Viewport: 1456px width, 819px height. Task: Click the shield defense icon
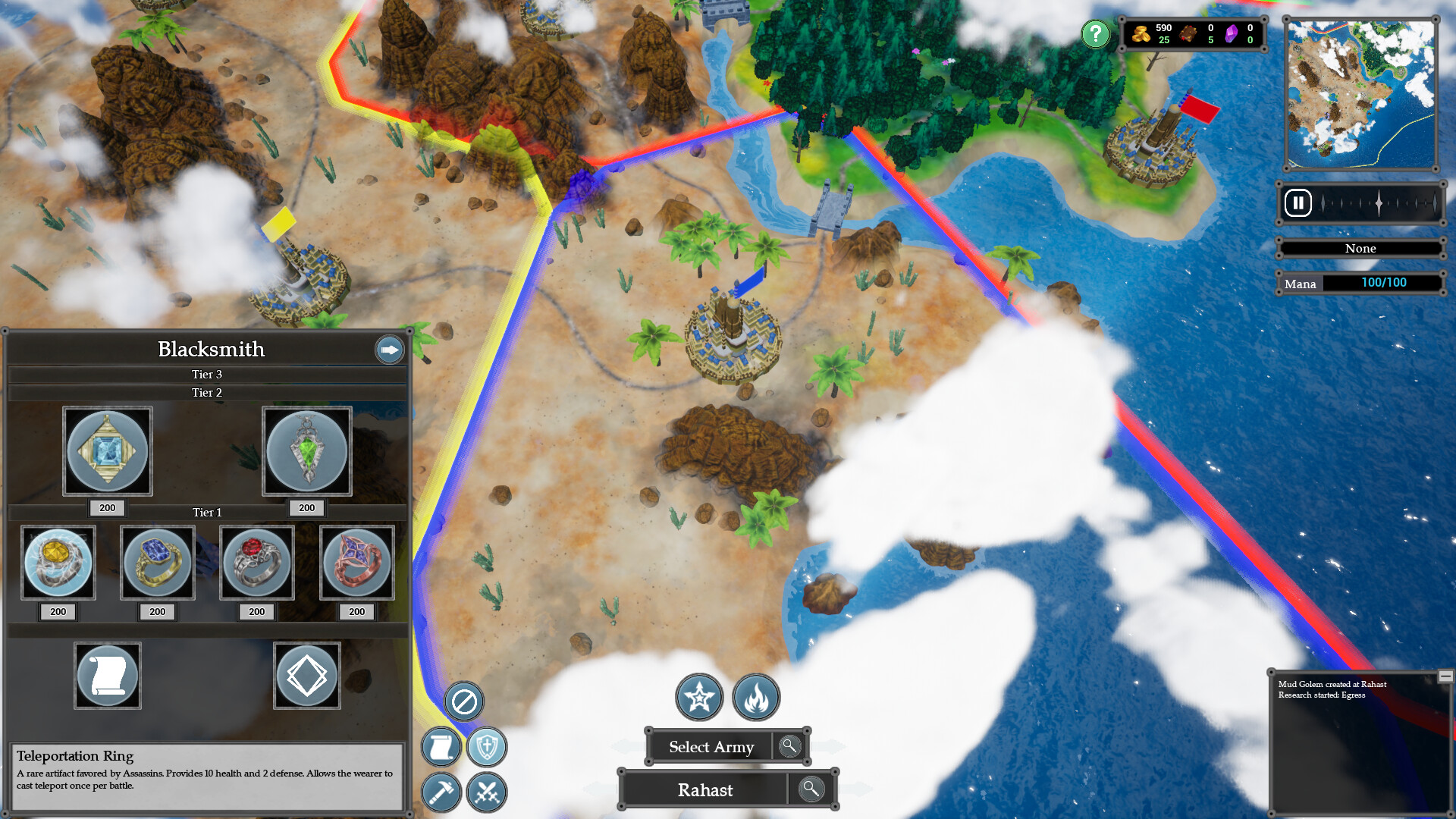(488, 747)
